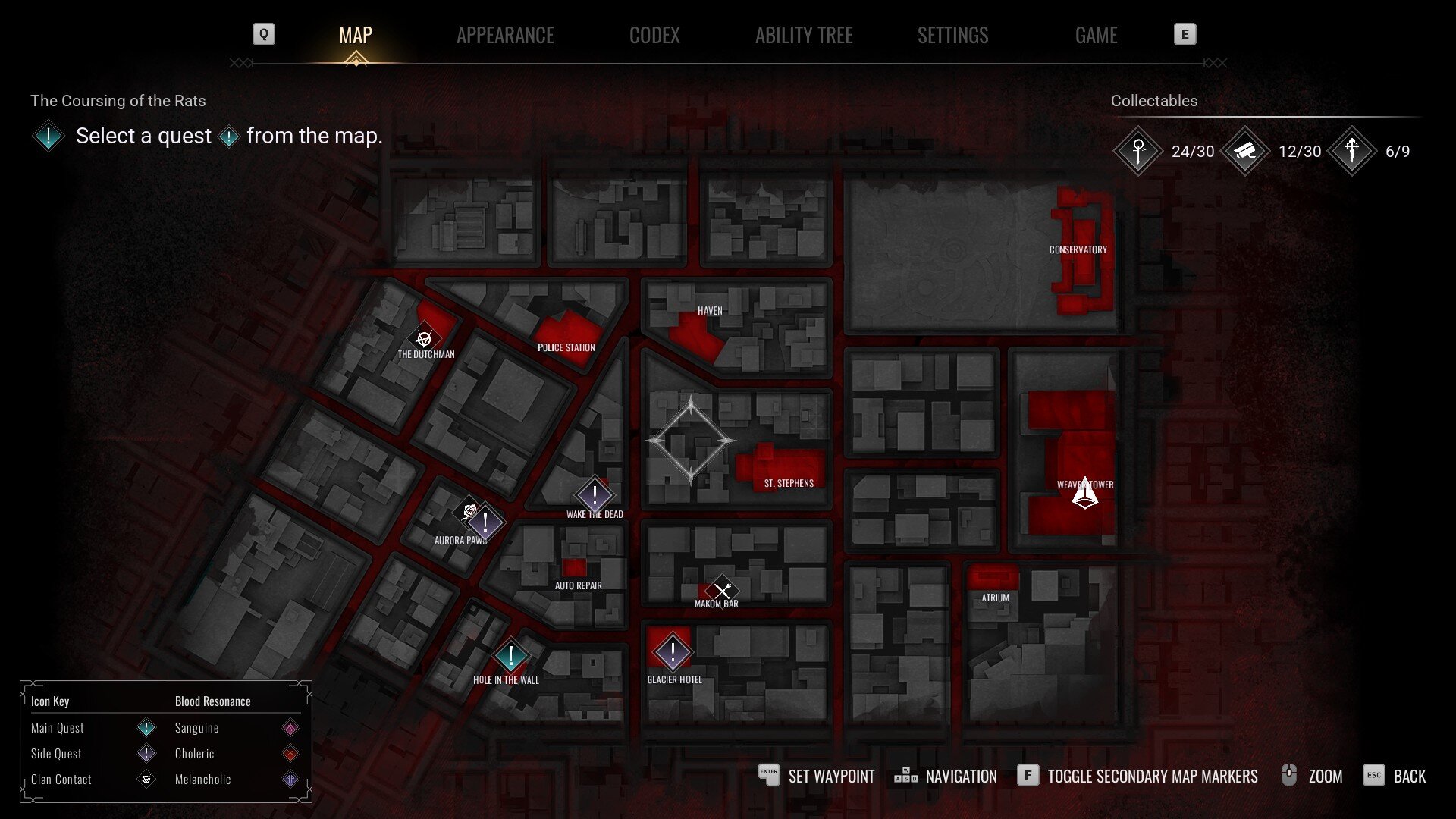Viewport: 1456px width, 819px height.
Task: Click the Weaver Tower player location marker
Action: [x=1085, y=493]
